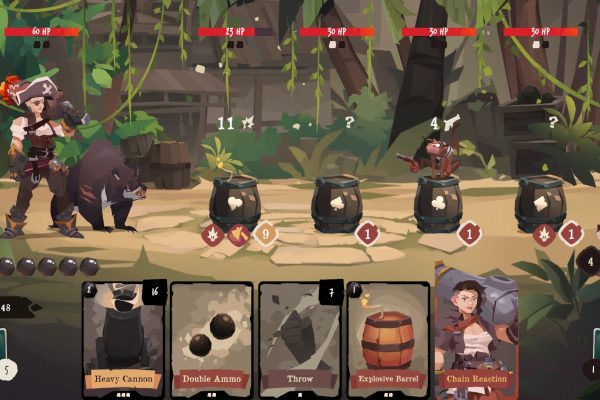Play the Heavy Cannon card
This screenshot has width=600, height=400.
click(x=122, y=335)
